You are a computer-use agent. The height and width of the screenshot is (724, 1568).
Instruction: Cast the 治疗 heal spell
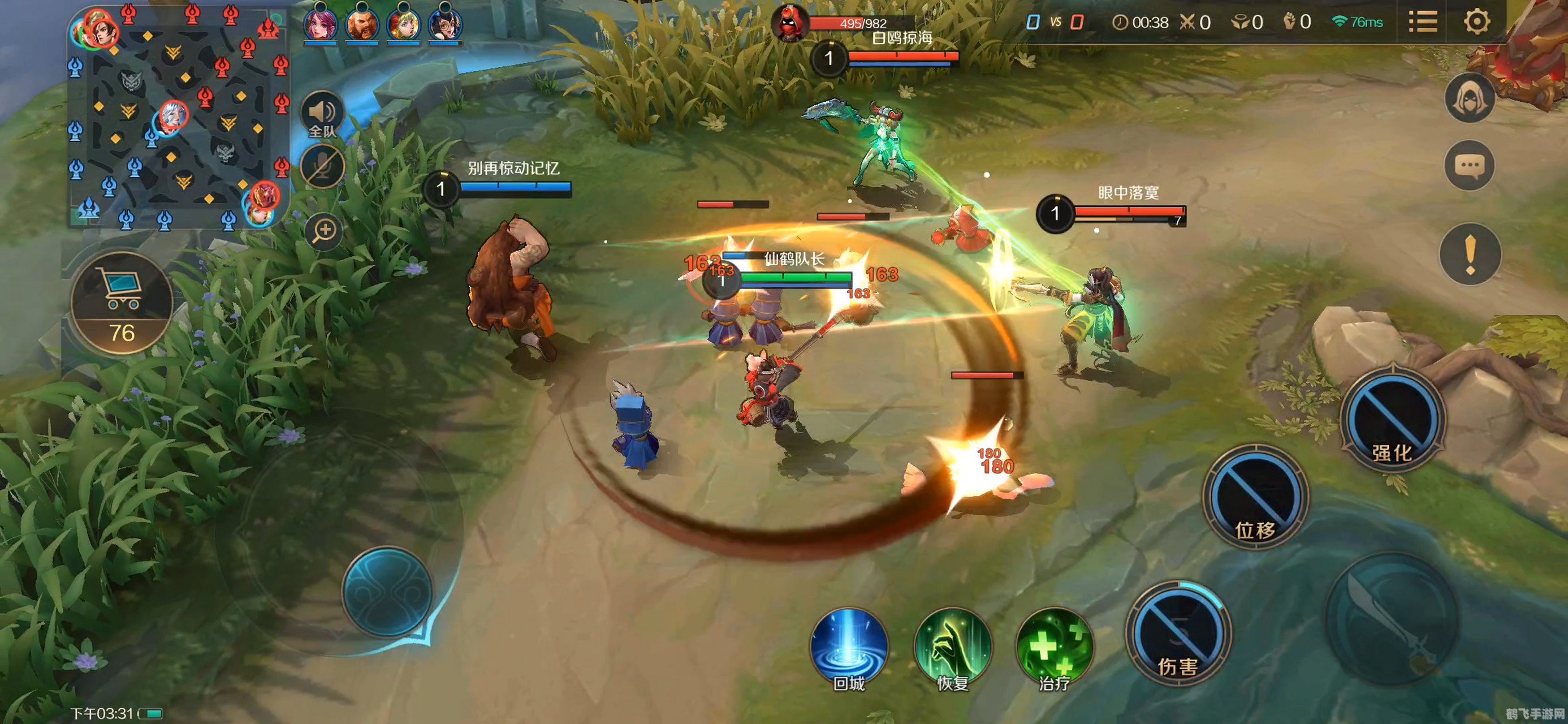click(1054, 647)
